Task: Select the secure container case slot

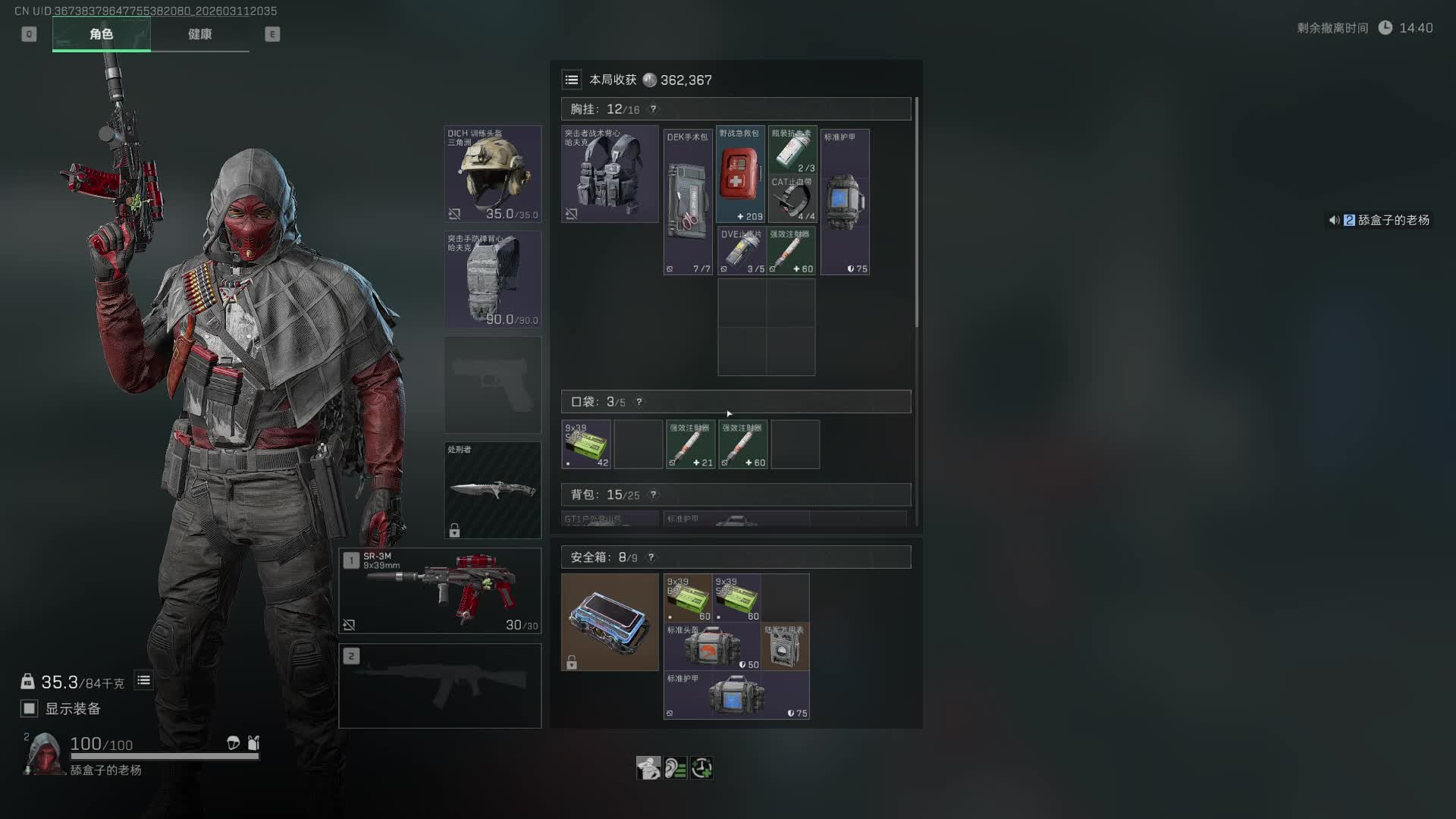Action: tap(610, 622)
